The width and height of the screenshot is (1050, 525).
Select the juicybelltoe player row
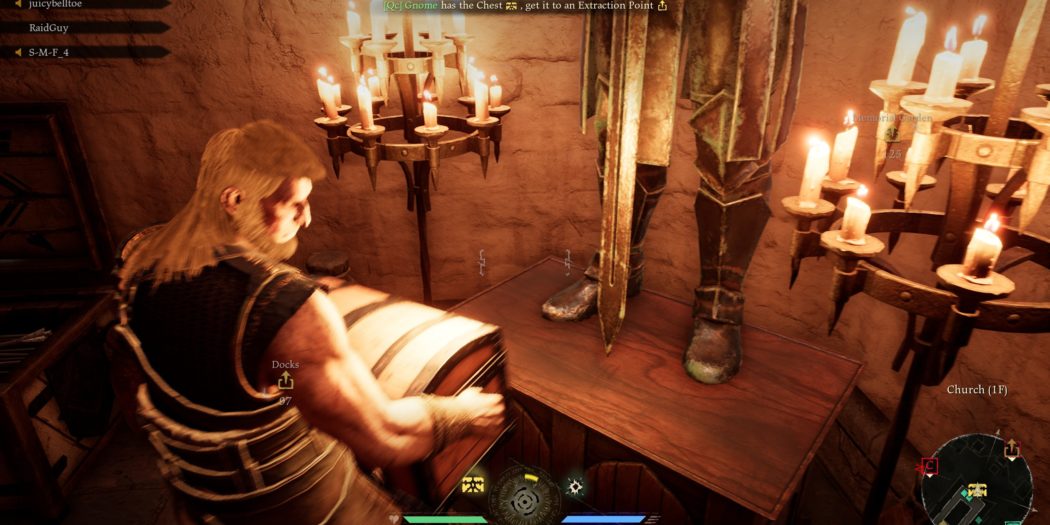point(60,4)
